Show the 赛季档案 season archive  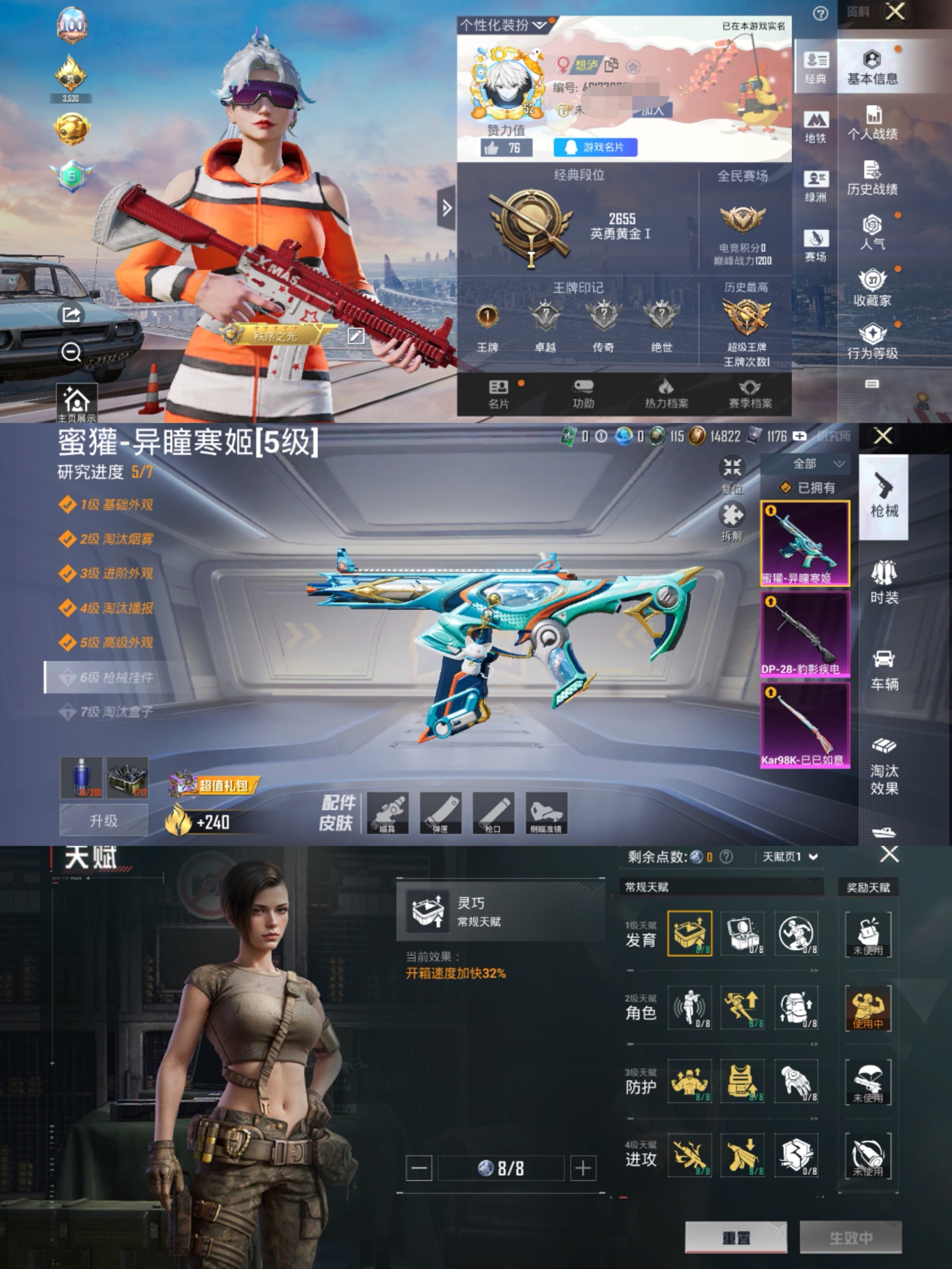(x=750, y=394)
